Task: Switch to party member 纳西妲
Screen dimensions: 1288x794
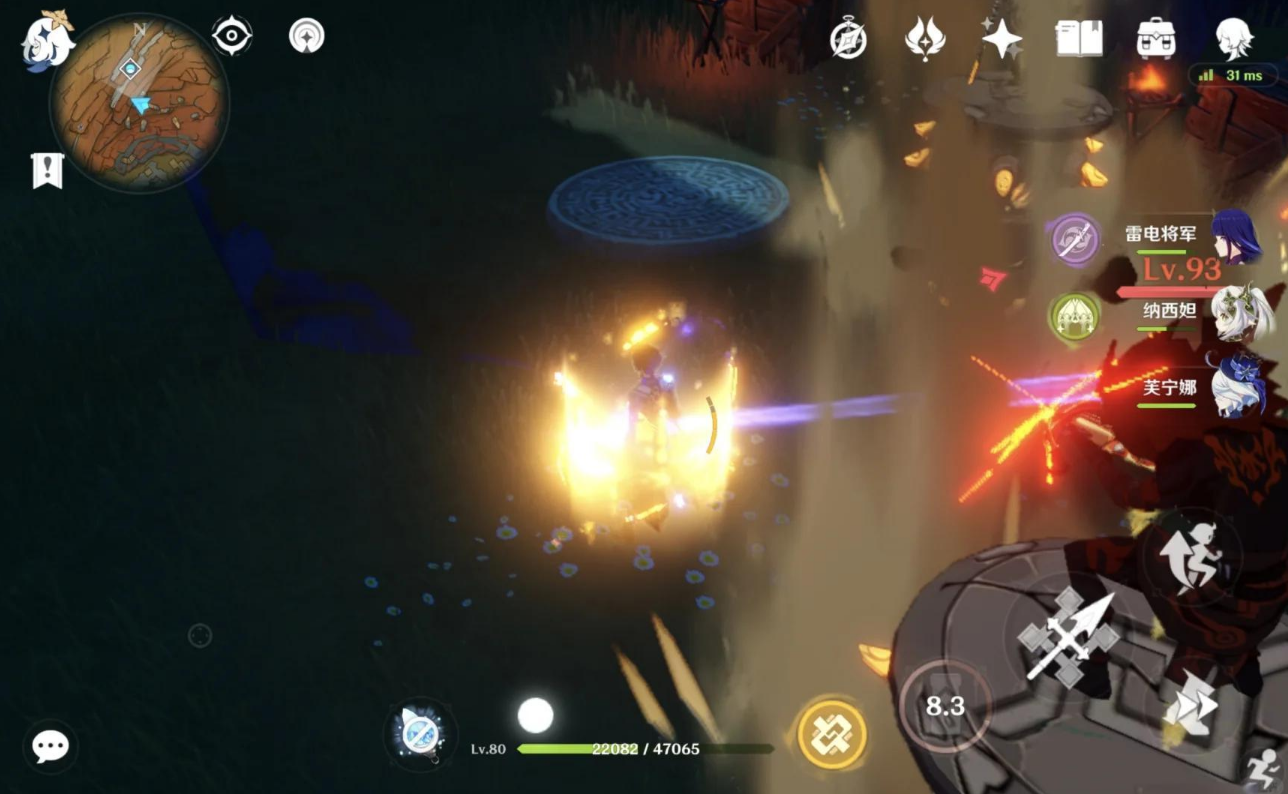Action: click(1240, 312)
